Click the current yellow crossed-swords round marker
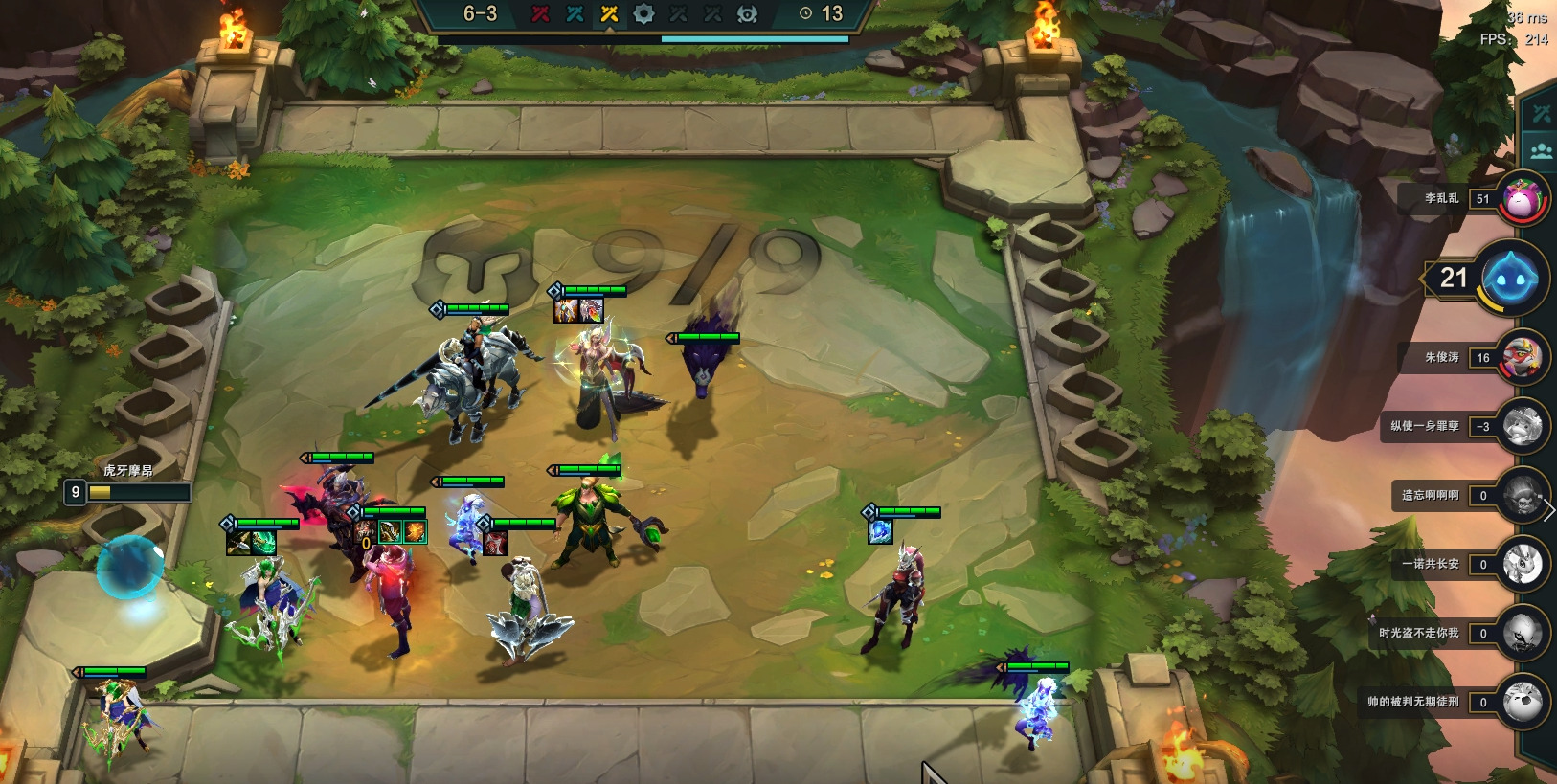The image size is (1557, 784). coord(609,13)
